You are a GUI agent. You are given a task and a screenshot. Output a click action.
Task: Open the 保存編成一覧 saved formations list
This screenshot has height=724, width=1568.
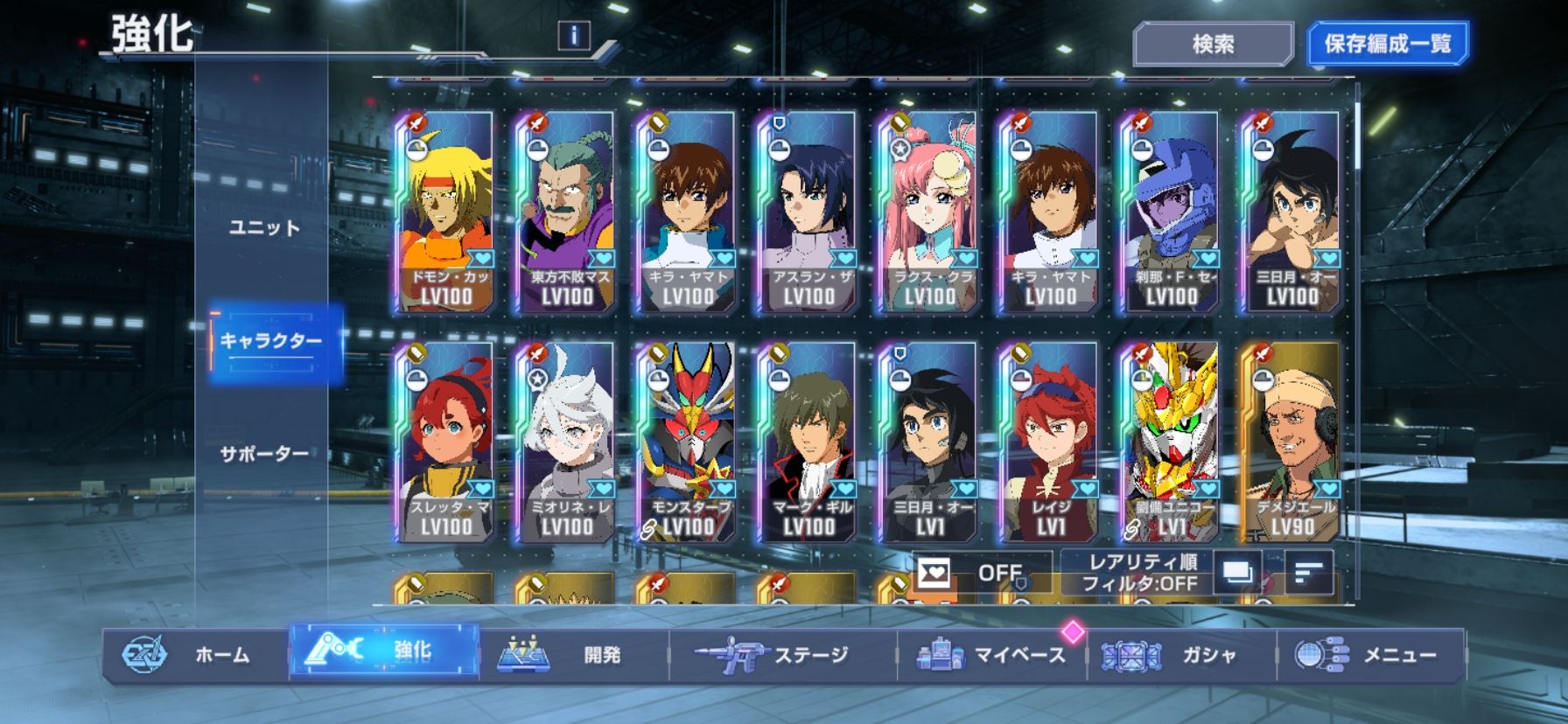click(x=1387, y=44)
